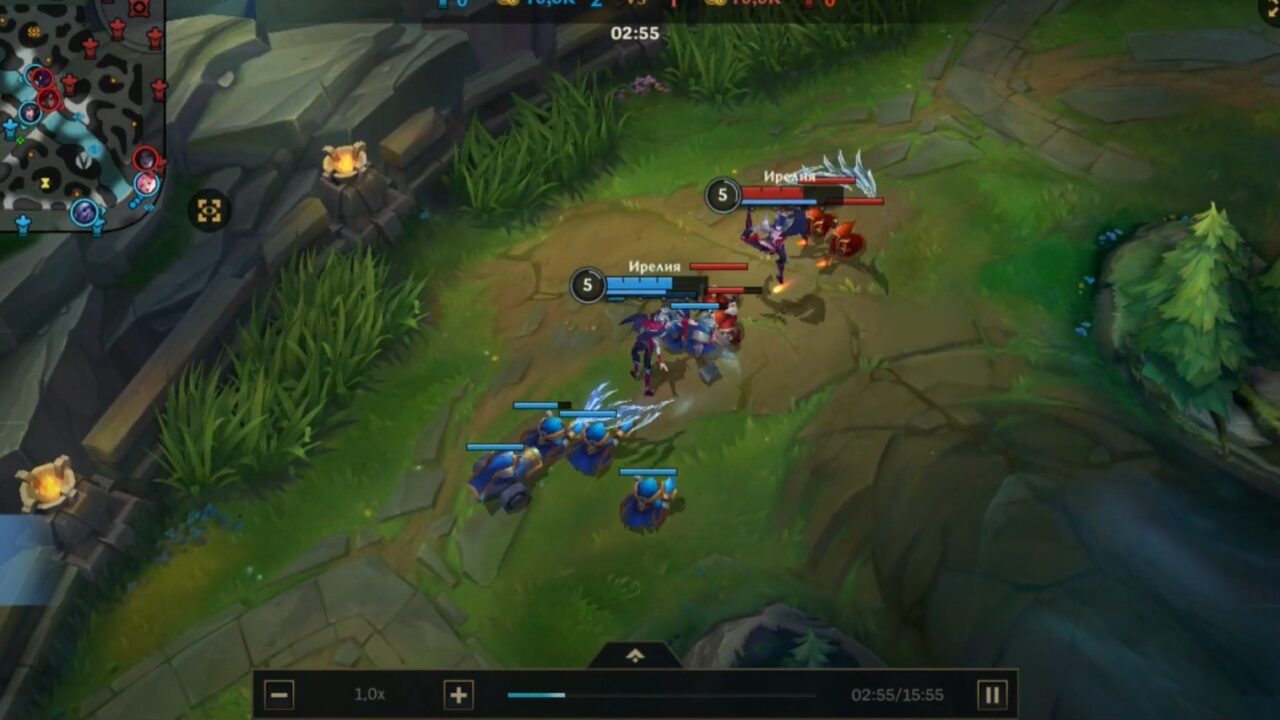Click the 1,0x playback speed label
This screenshot has height=720, width=1280.
click(x=370, y=692)
